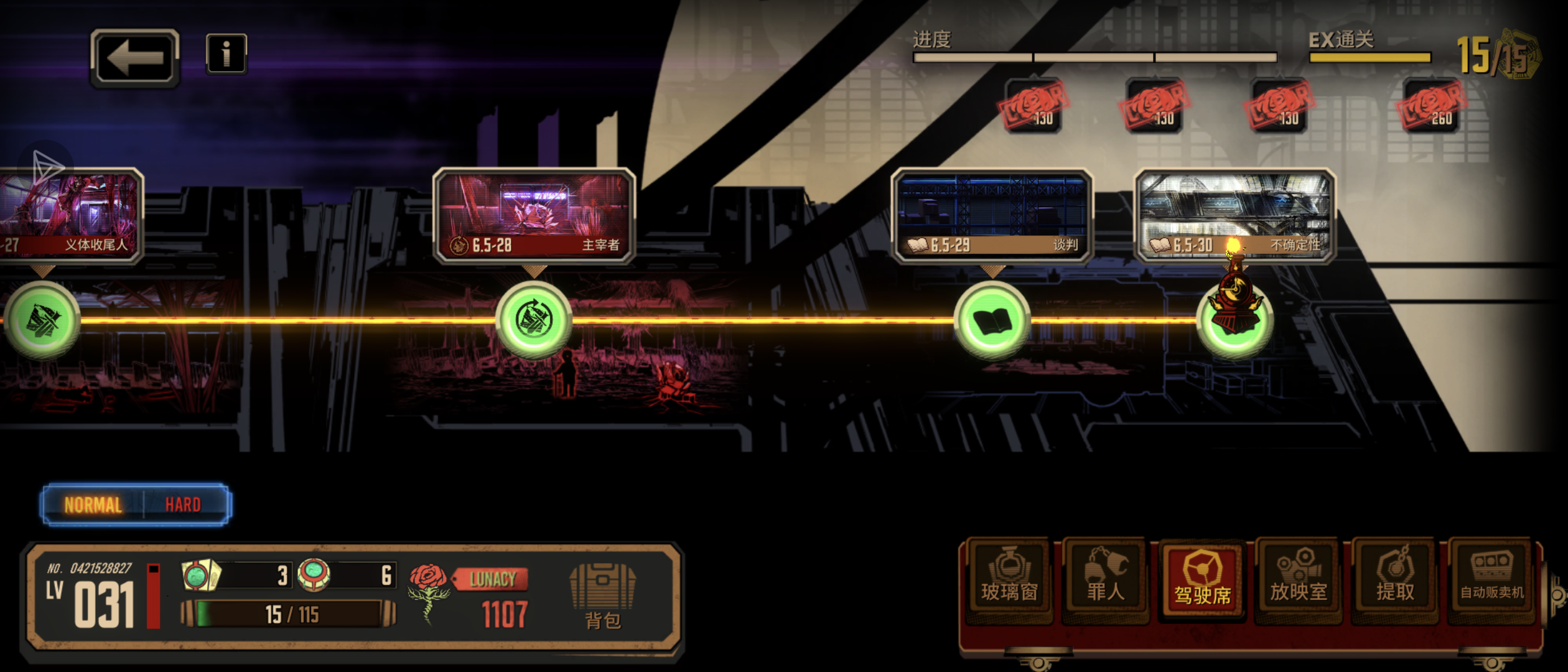Select stage 6.5-28 主宰者 card
Image resolution: width=1568 pixels, height=672 pixels.
[534, 215]
